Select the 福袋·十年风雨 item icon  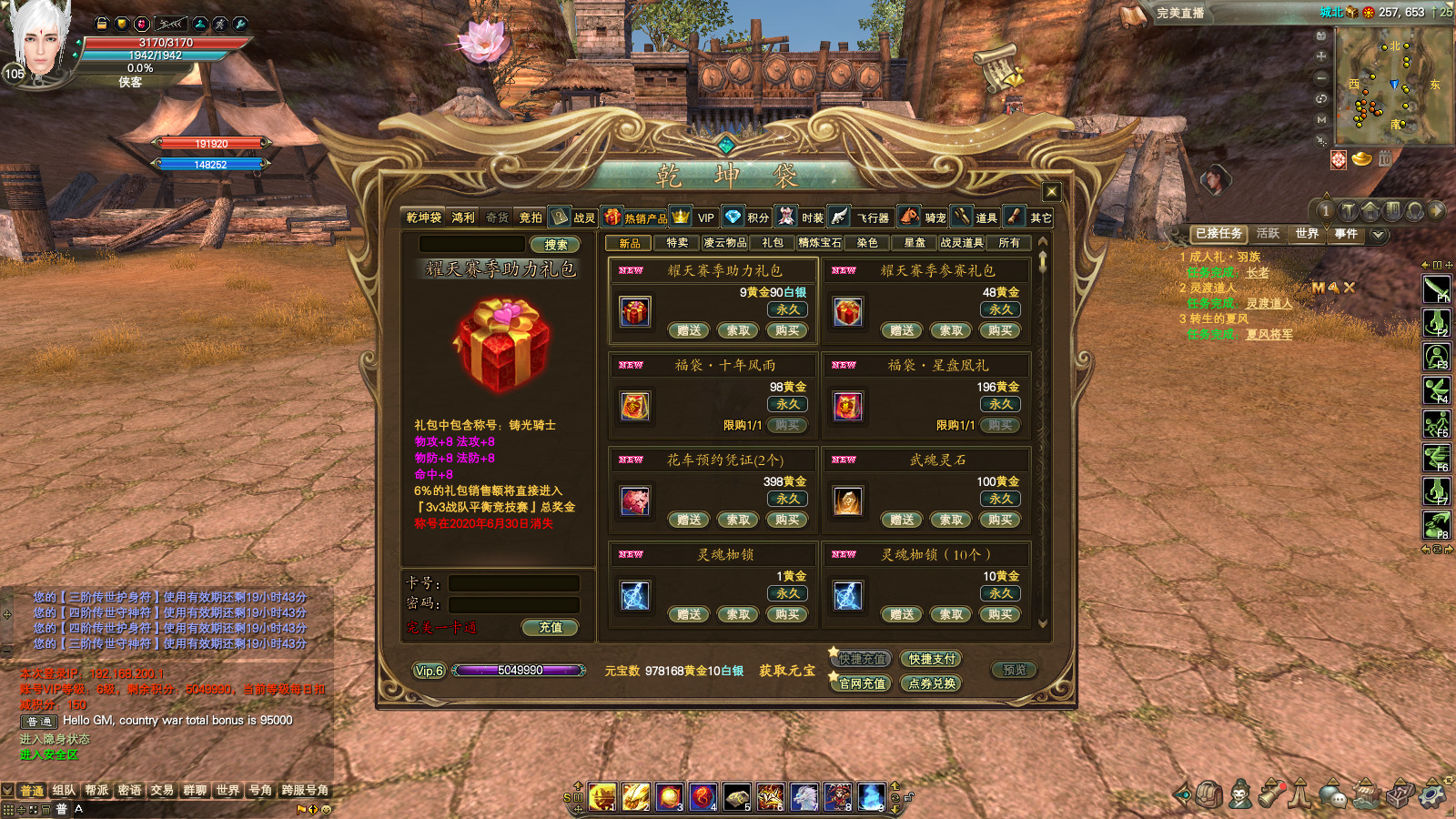[x=635, y=406]
